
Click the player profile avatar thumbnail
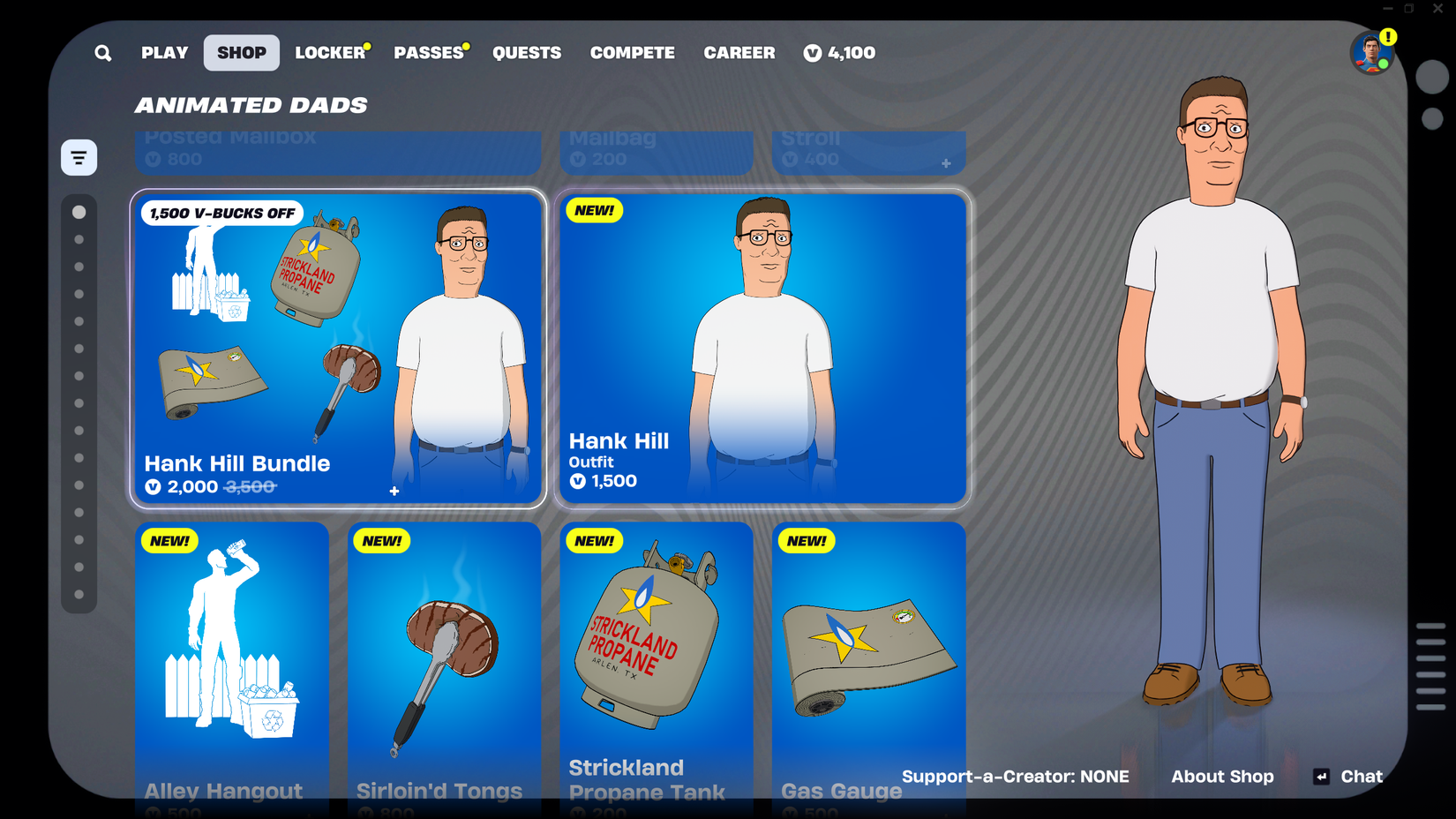(1371, 53)
